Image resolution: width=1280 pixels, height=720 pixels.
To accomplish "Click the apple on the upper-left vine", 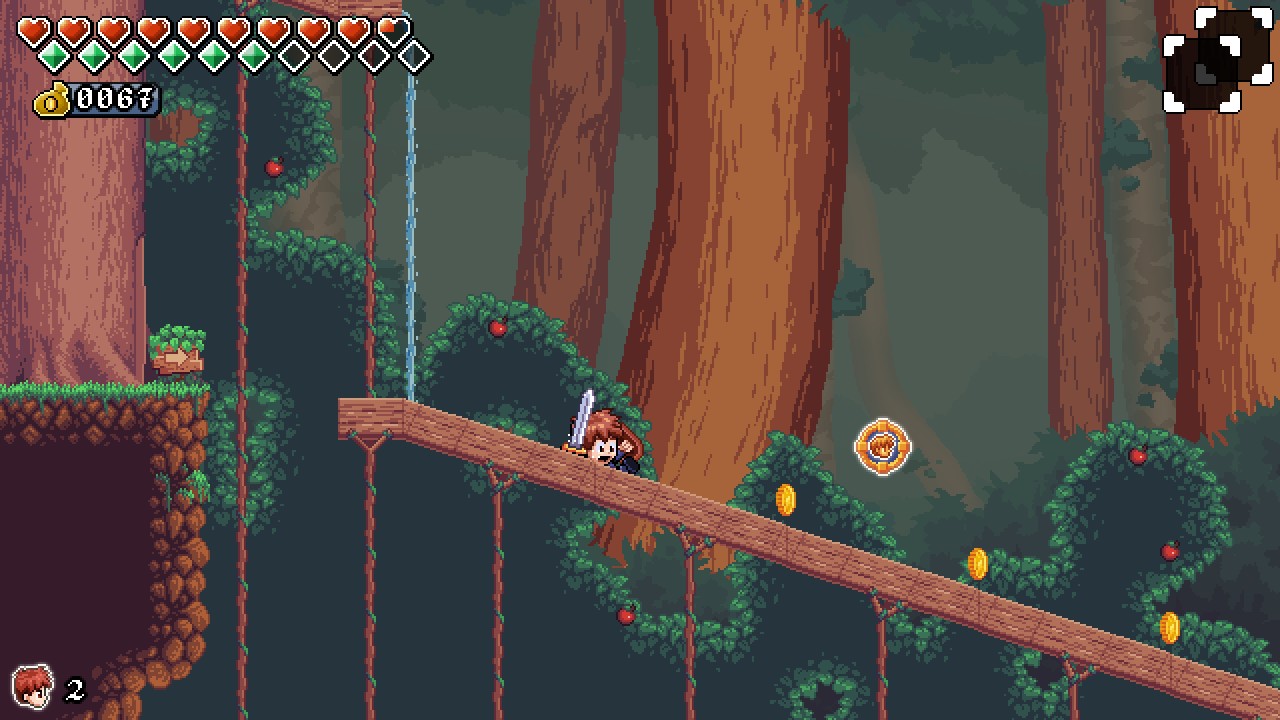I will [273, 168].
